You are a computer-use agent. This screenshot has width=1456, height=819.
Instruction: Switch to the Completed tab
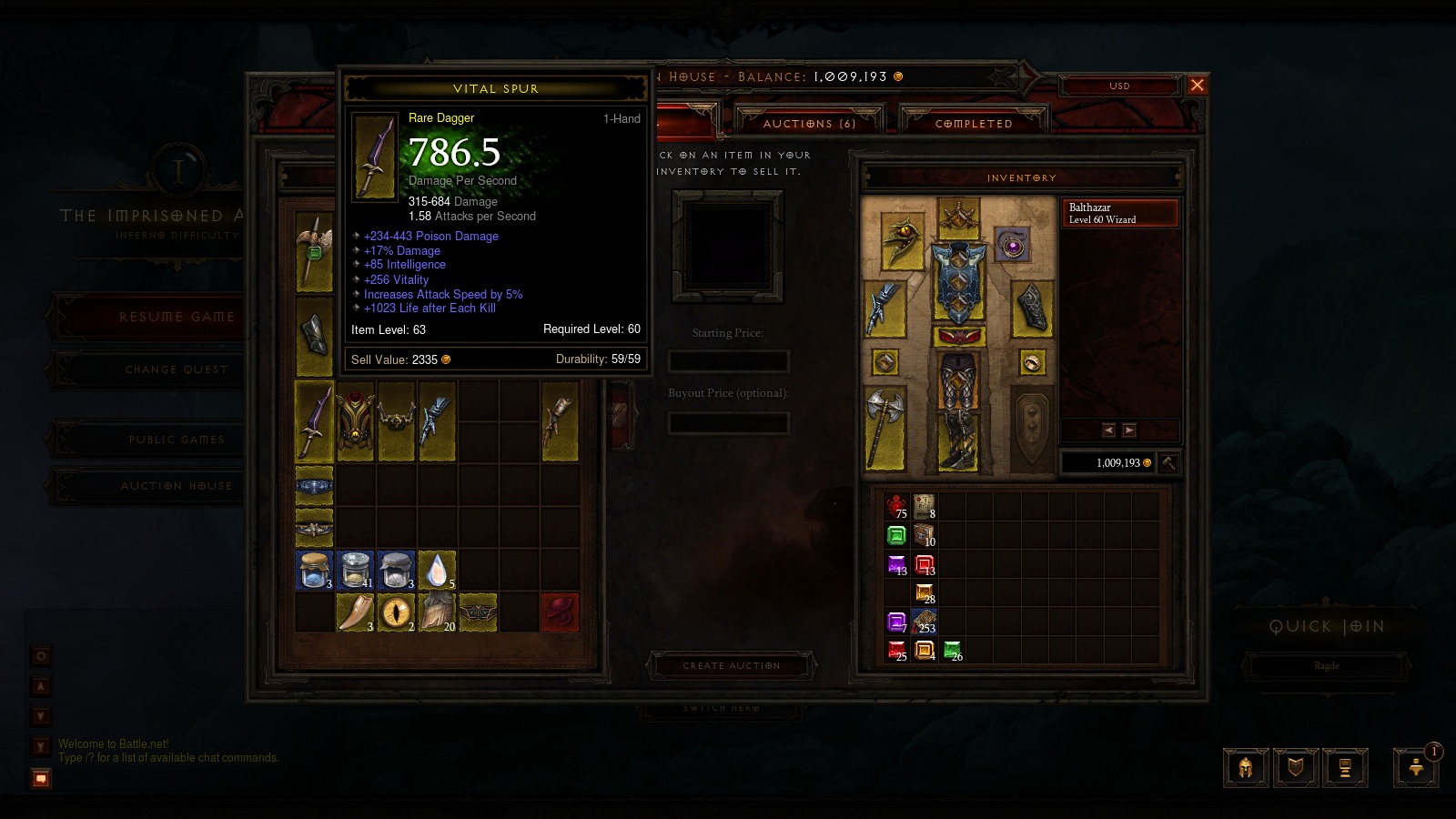[974, 123]
